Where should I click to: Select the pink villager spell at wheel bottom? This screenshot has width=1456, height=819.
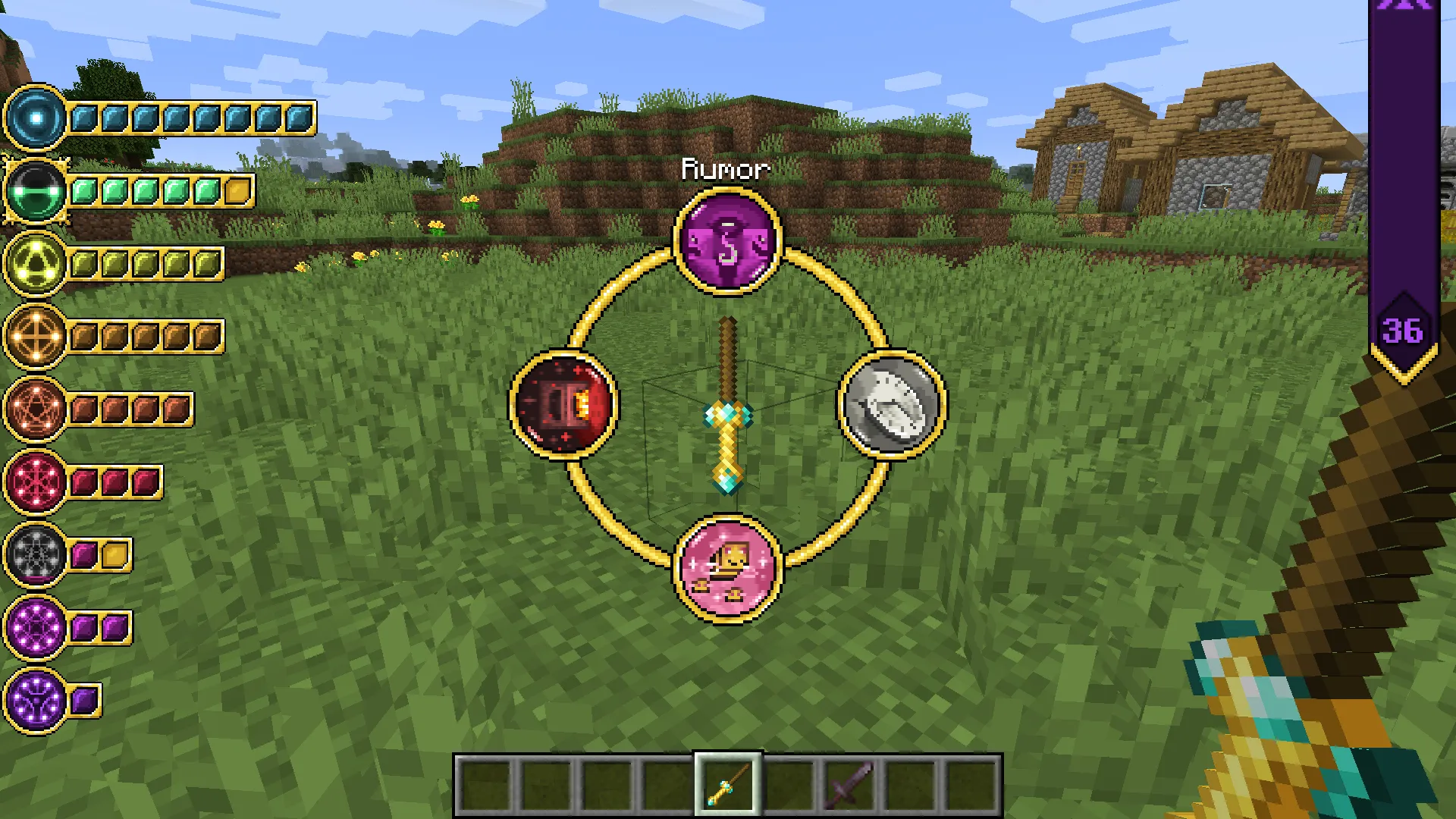click(726, 567)
